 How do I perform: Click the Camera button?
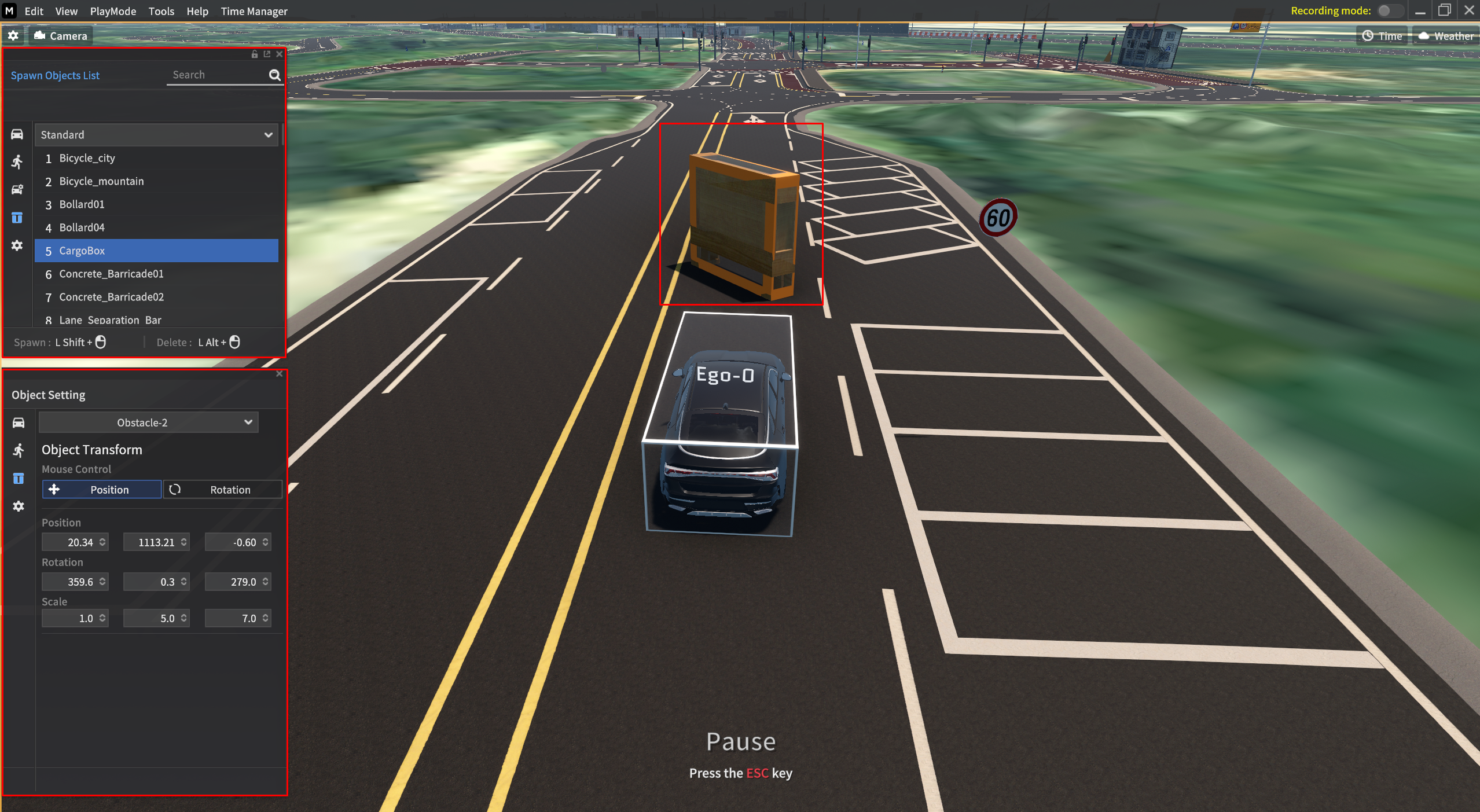[x=61, y=36]
